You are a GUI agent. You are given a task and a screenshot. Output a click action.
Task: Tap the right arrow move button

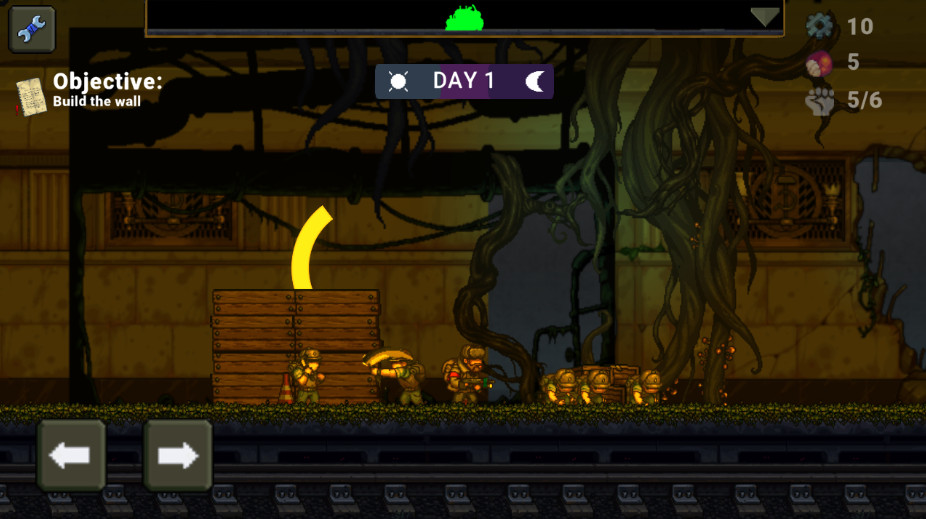(178, 456)
